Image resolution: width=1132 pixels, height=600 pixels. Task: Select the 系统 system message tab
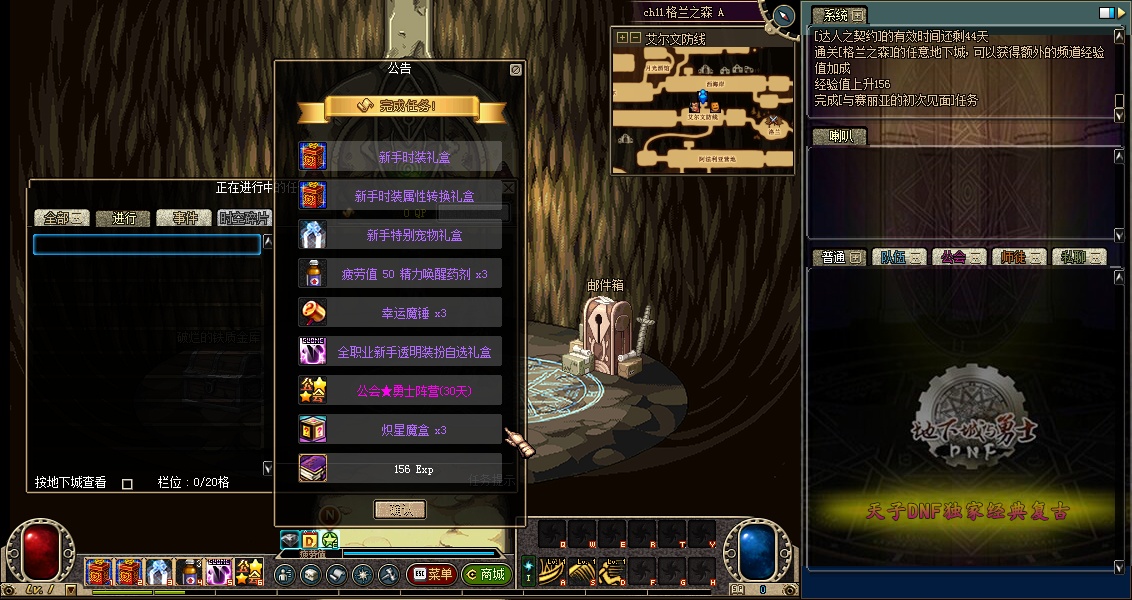(x=838, y=16)
